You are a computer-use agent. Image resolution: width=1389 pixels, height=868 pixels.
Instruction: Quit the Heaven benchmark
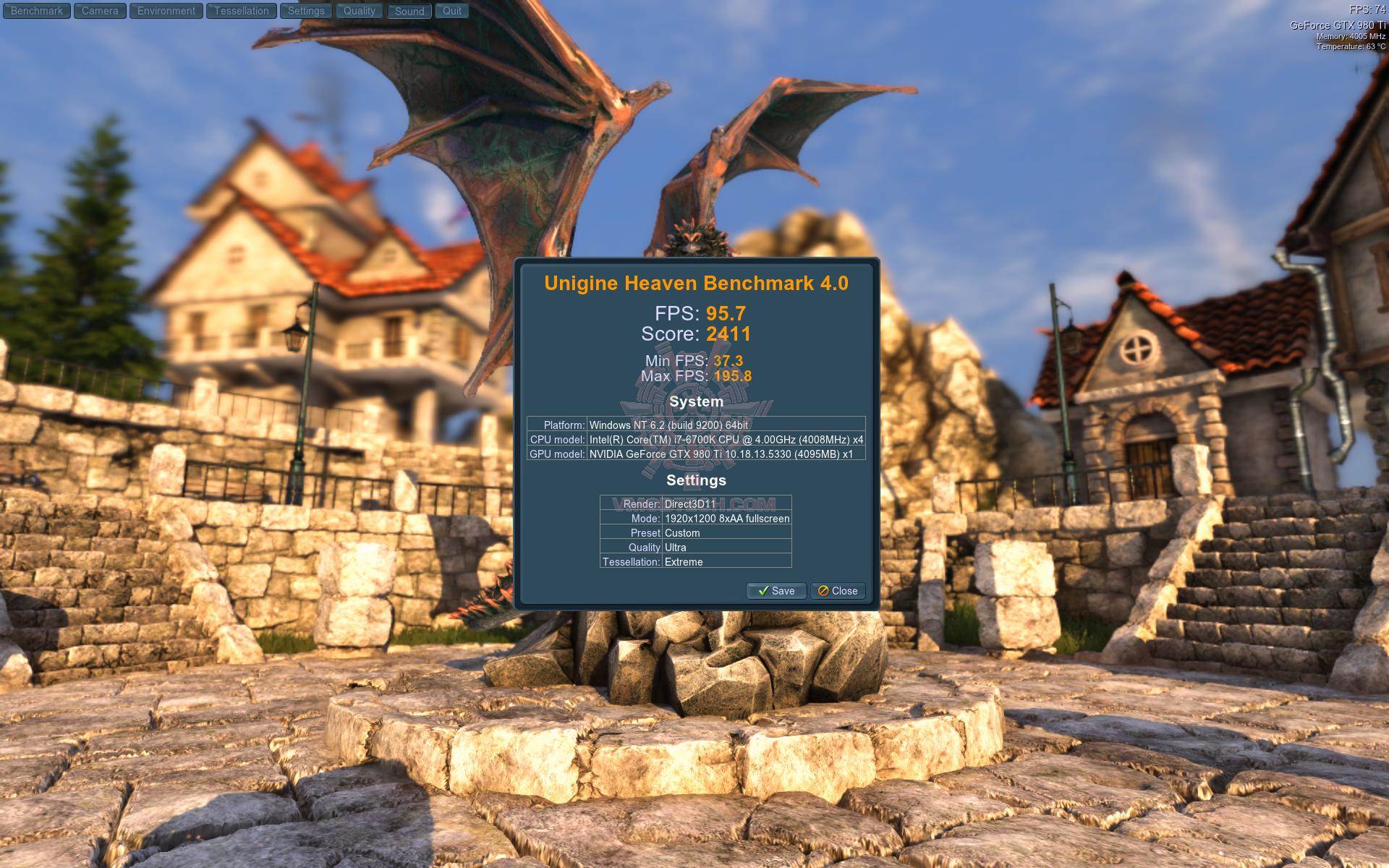(x=452, y=11)
